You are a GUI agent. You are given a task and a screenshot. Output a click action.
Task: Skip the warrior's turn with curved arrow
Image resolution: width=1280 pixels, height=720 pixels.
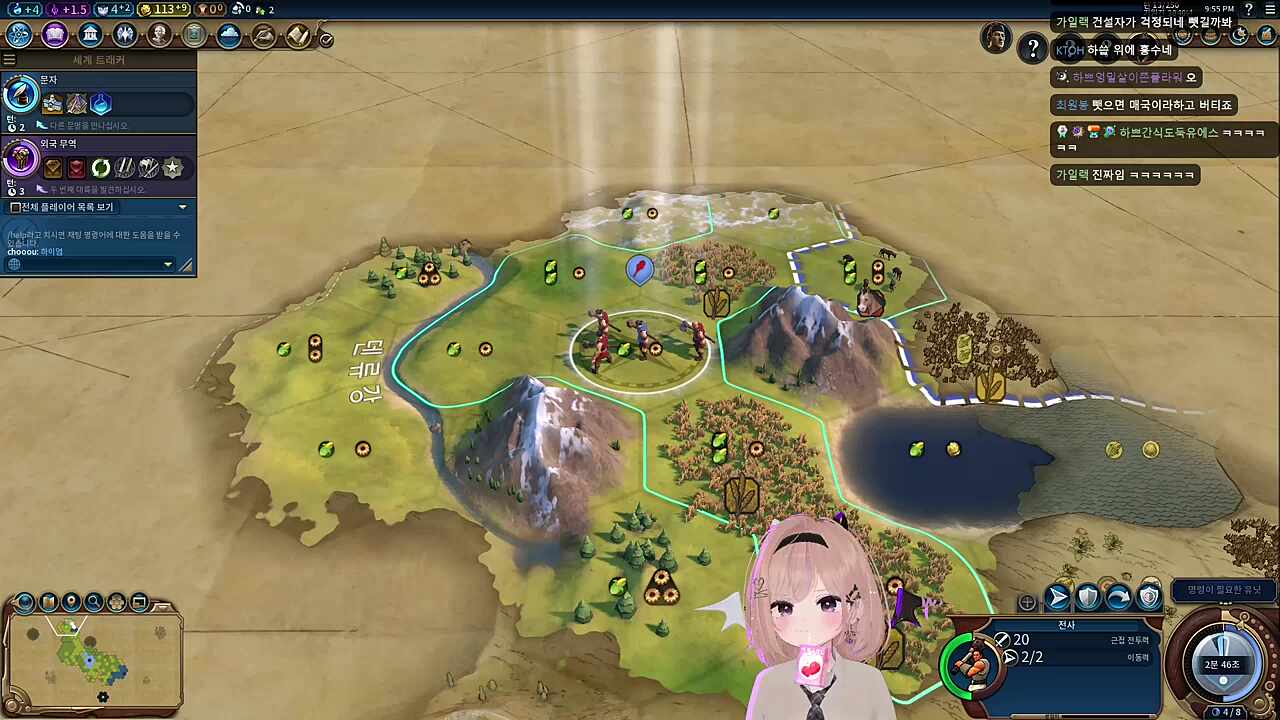(x=1118, y=598)
